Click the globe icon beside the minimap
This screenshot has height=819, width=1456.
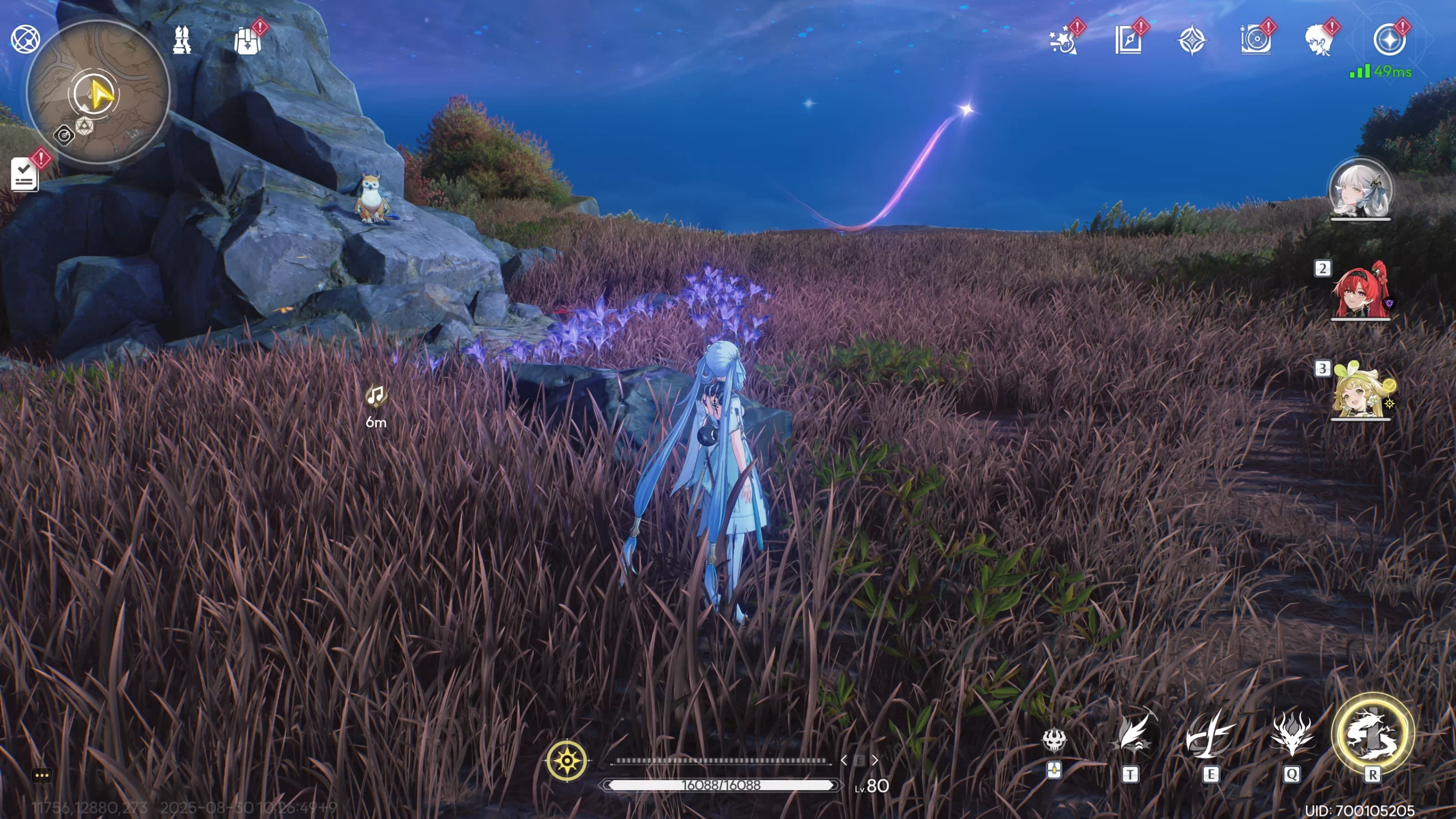coord(25,40)
